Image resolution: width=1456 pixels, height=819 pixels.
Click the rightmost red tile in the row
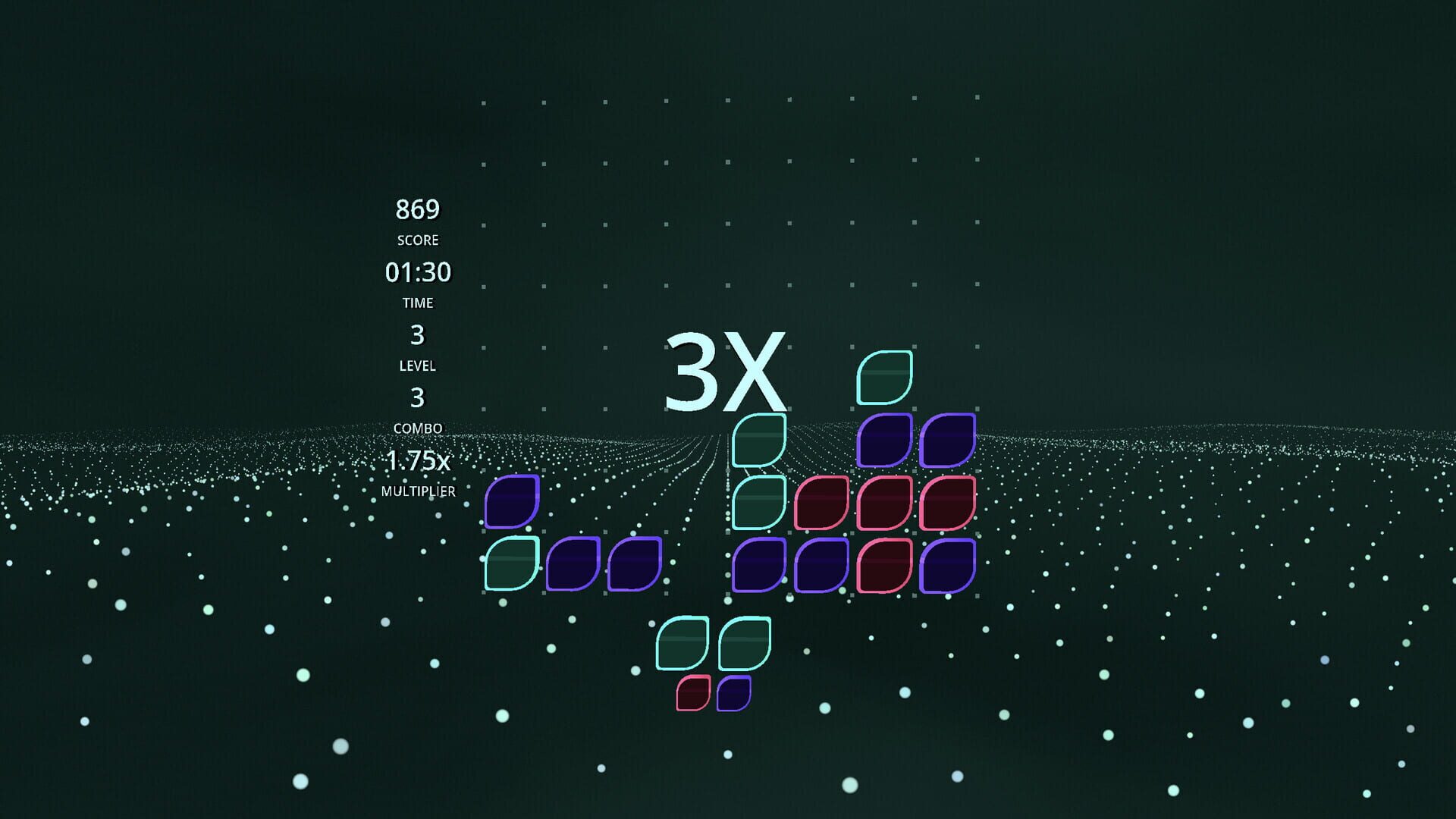tap(949, 504)
